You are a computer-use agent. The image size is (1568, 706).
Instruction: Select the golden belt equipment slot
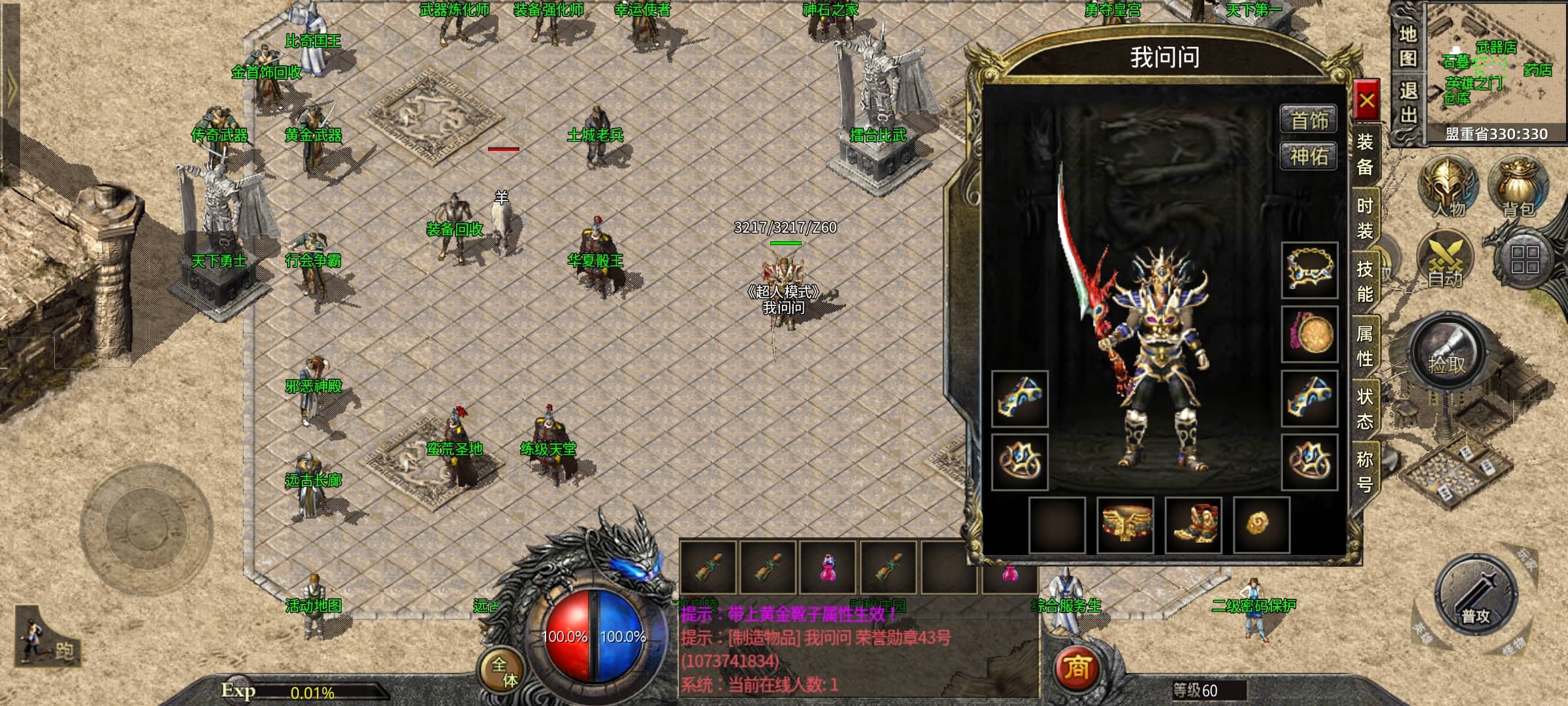point(1125,525)
